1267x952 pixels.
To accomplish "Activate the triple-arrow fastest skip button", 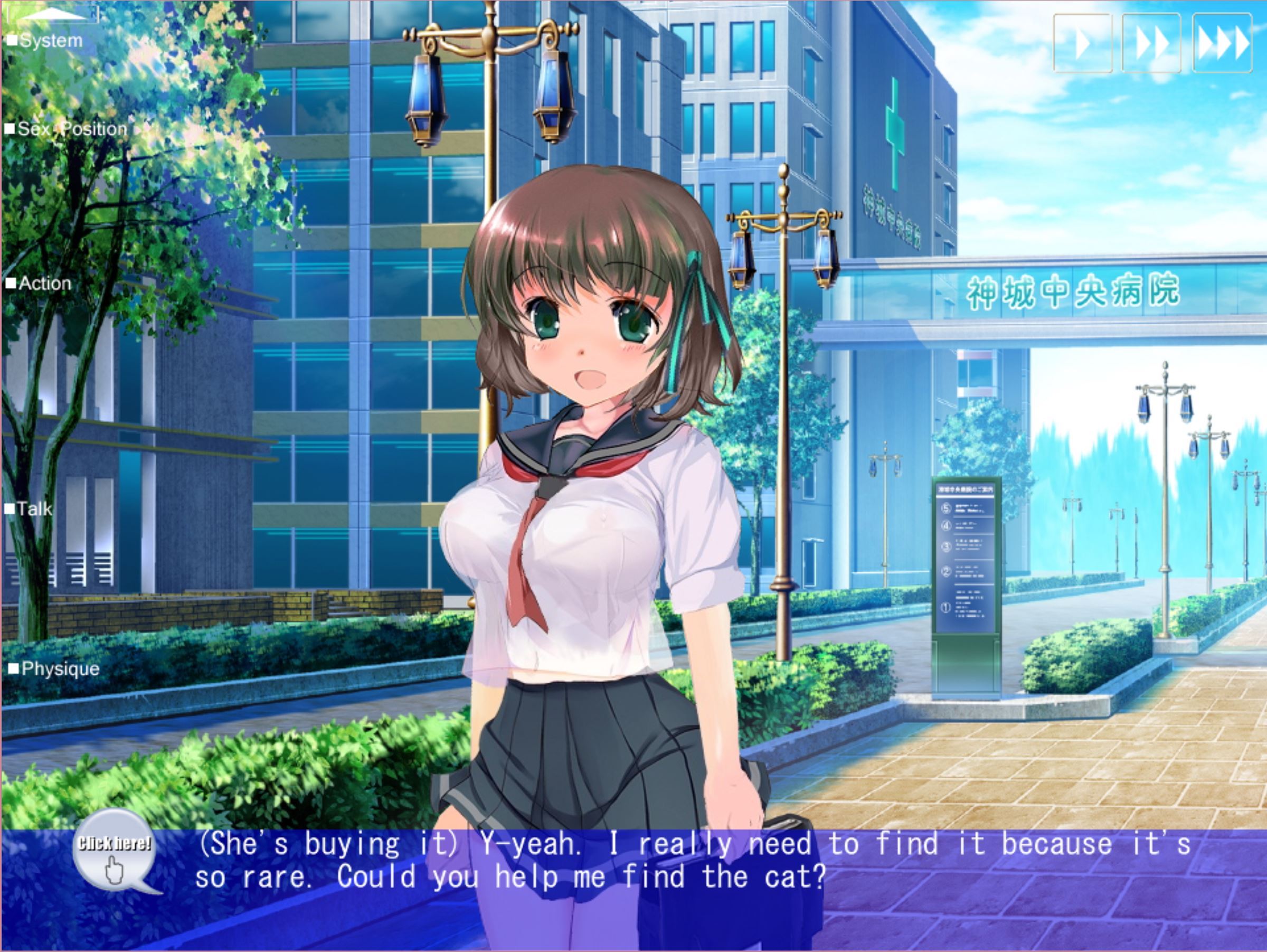I will [x=1222, y=43].
